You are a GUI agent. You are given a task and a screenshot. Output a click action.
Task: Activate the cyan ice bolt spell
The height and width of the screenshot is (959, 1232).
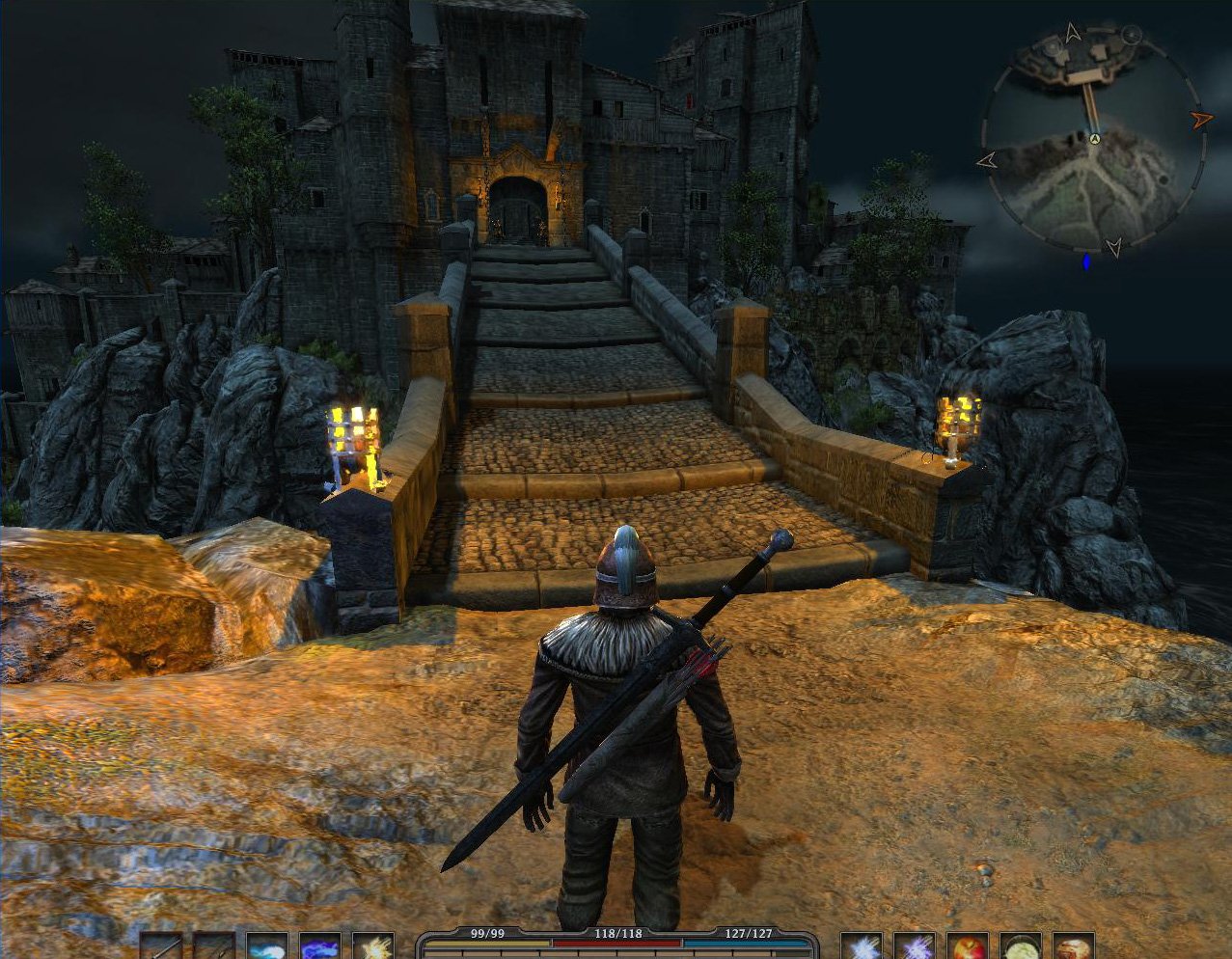[267, 946]
